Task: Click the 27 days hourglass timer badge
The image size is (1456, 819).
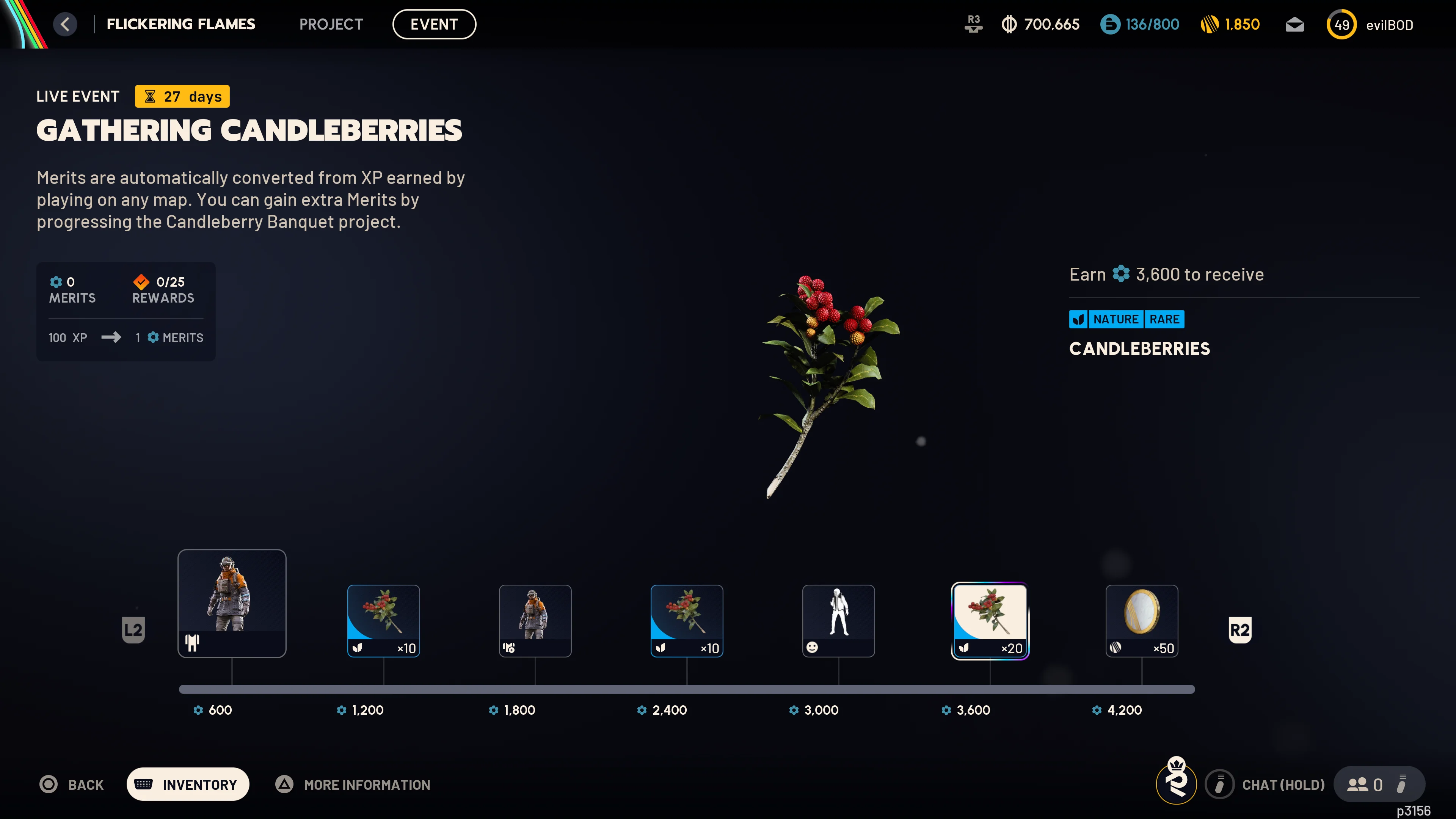Action: click(x=182, y=96)
